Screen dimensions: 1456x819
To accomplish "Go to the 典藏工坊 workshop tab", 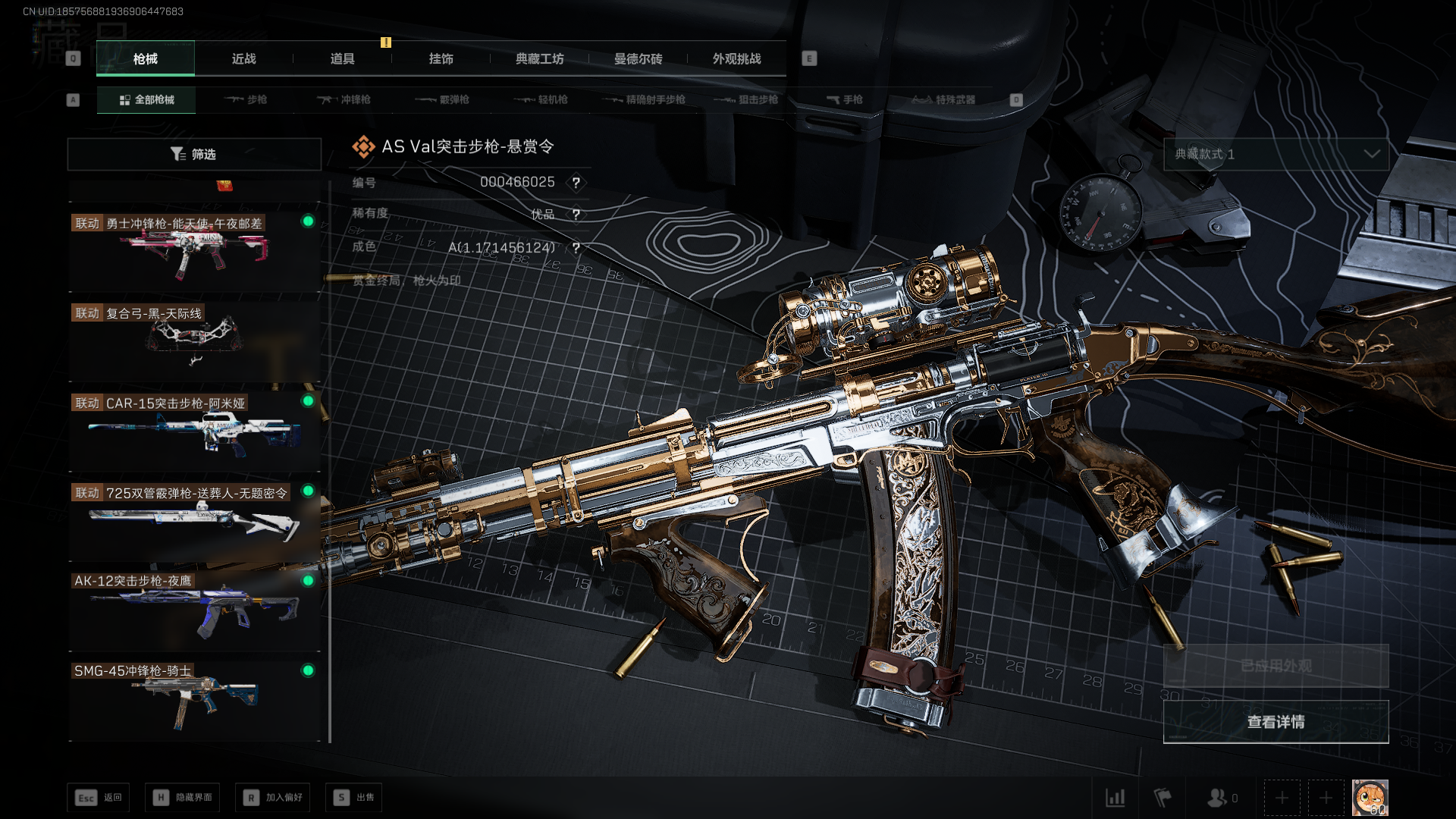I will tap(539, 58).
